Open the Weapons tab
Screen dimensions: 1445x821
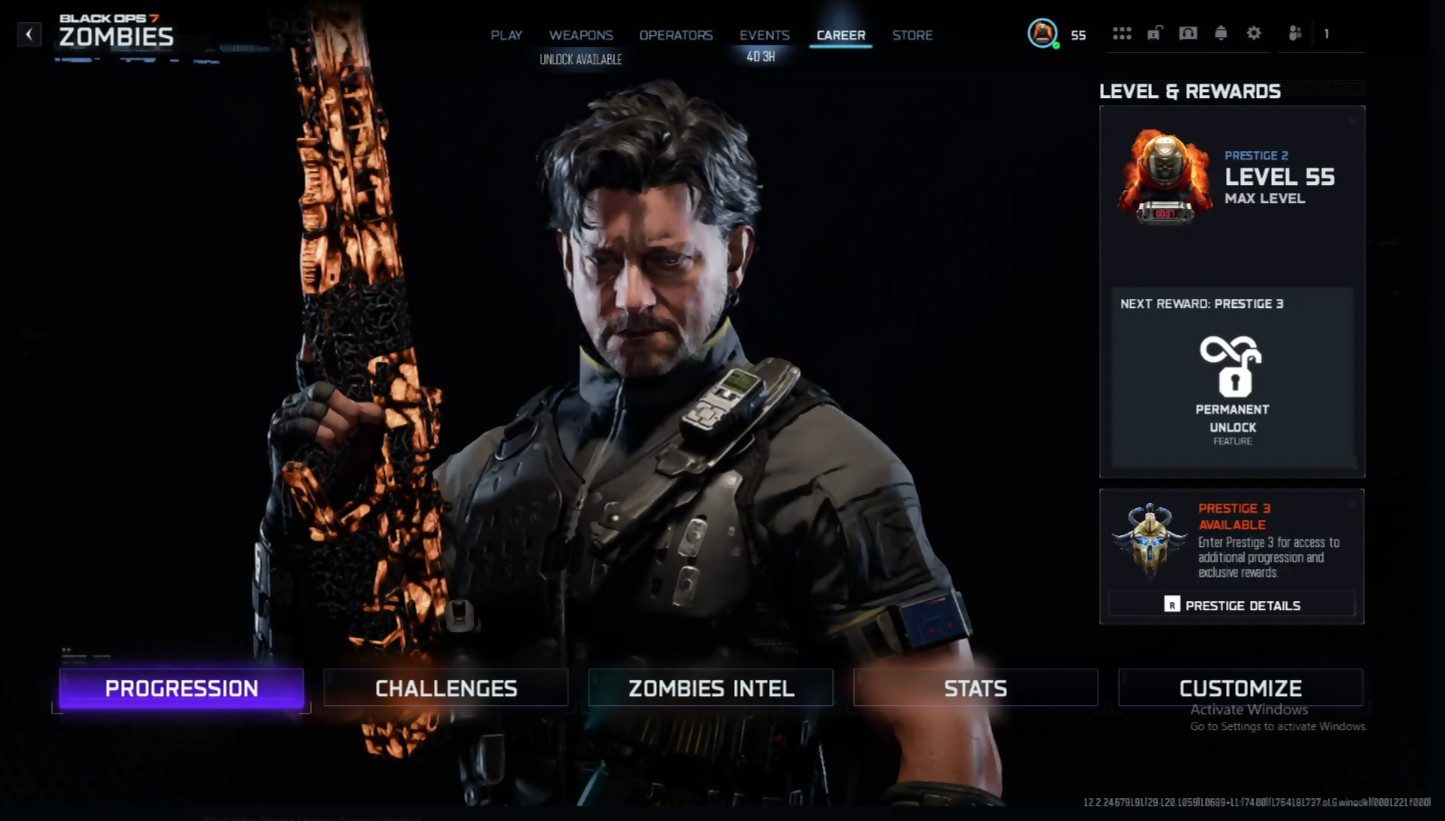581,35
